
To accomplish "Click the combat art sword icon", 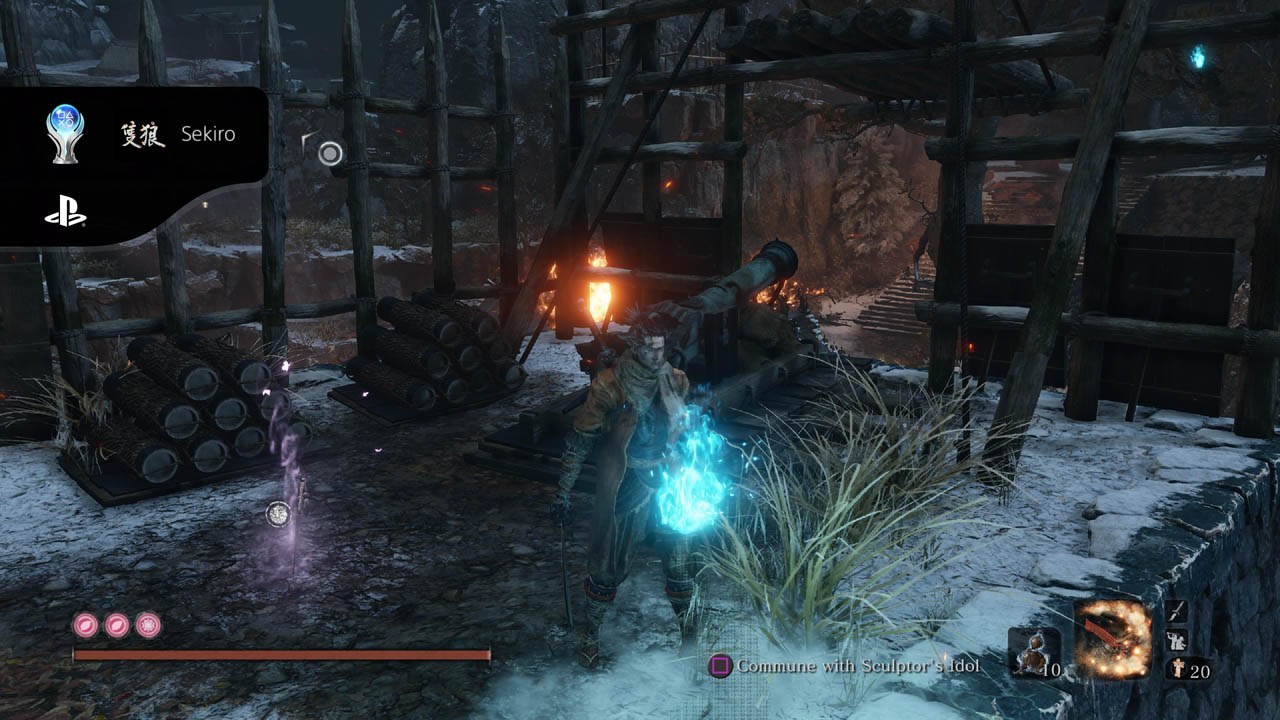I will pos(1176,612).
